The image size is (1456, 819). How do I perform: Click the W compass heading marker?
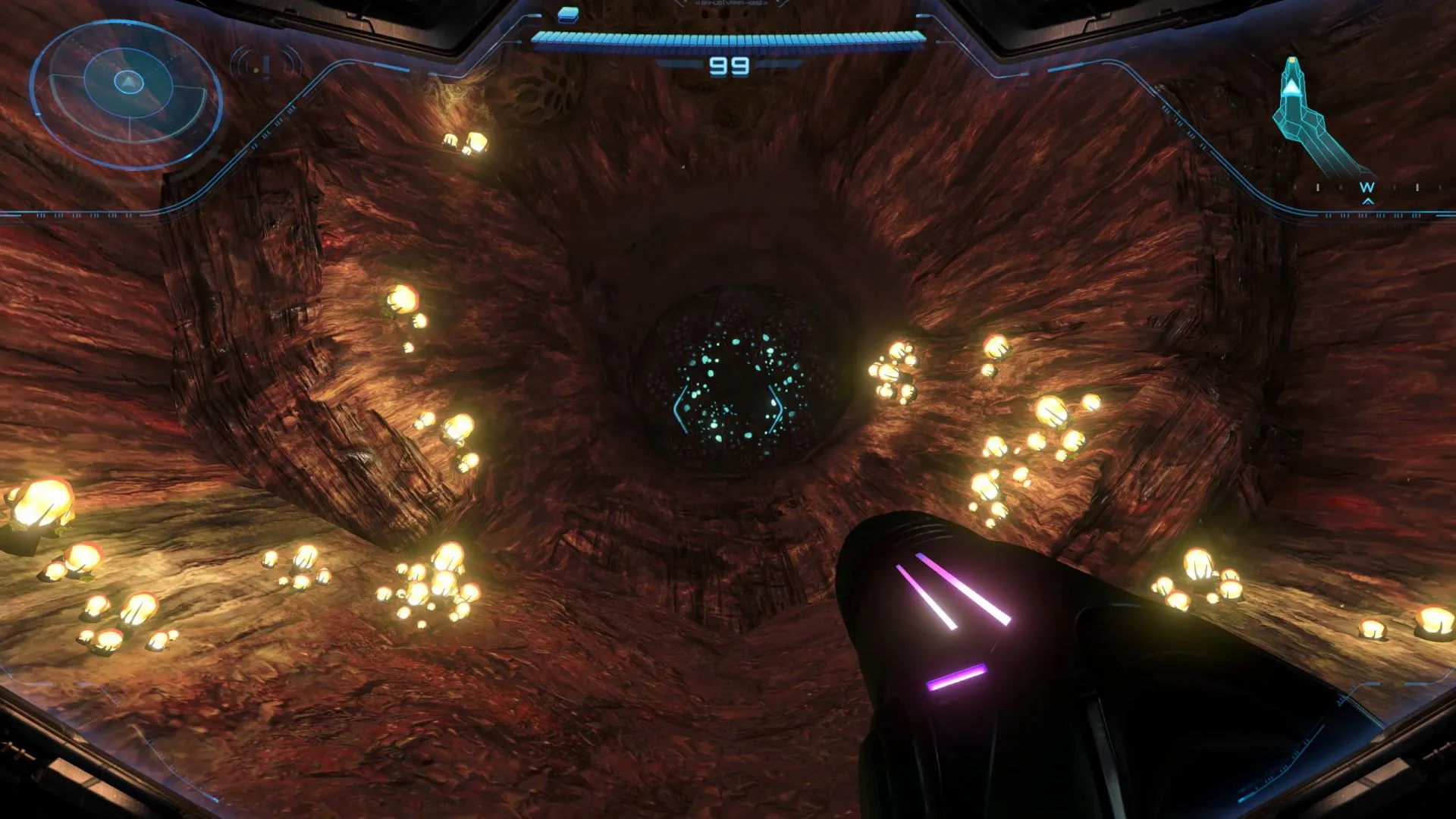pyautogui.click(x=1367, y=187)
